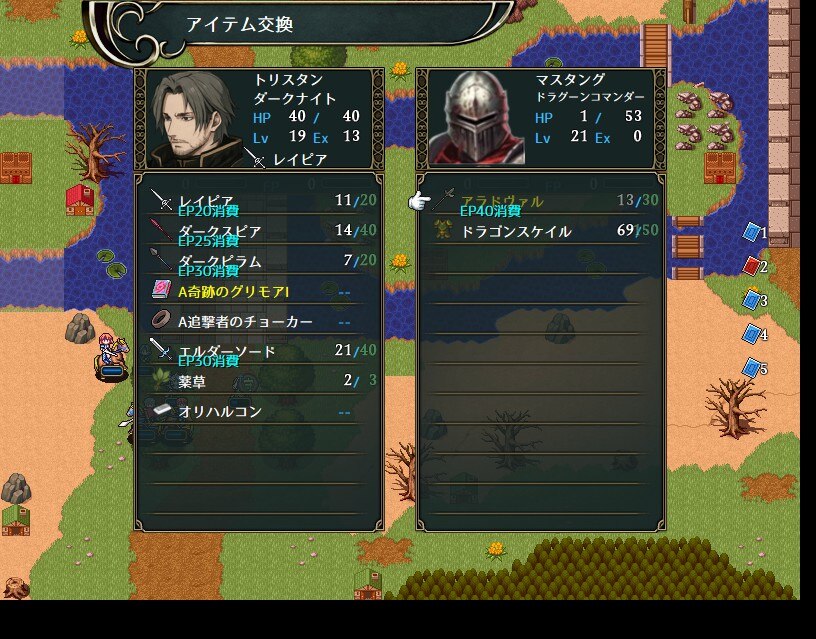Select the blue flag numbered 5
The width and height of the screenshot is (816, 639).
tap(753, 368)
